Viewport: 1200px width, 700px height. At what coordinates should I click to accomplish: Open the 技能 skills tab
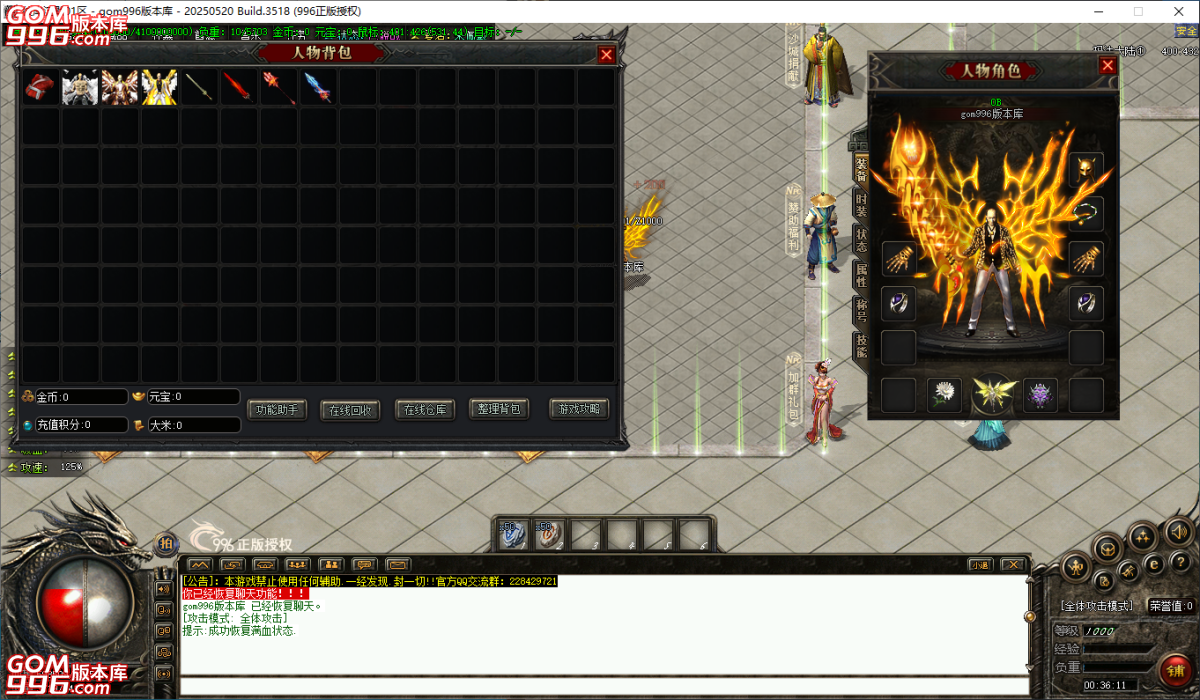861,345
